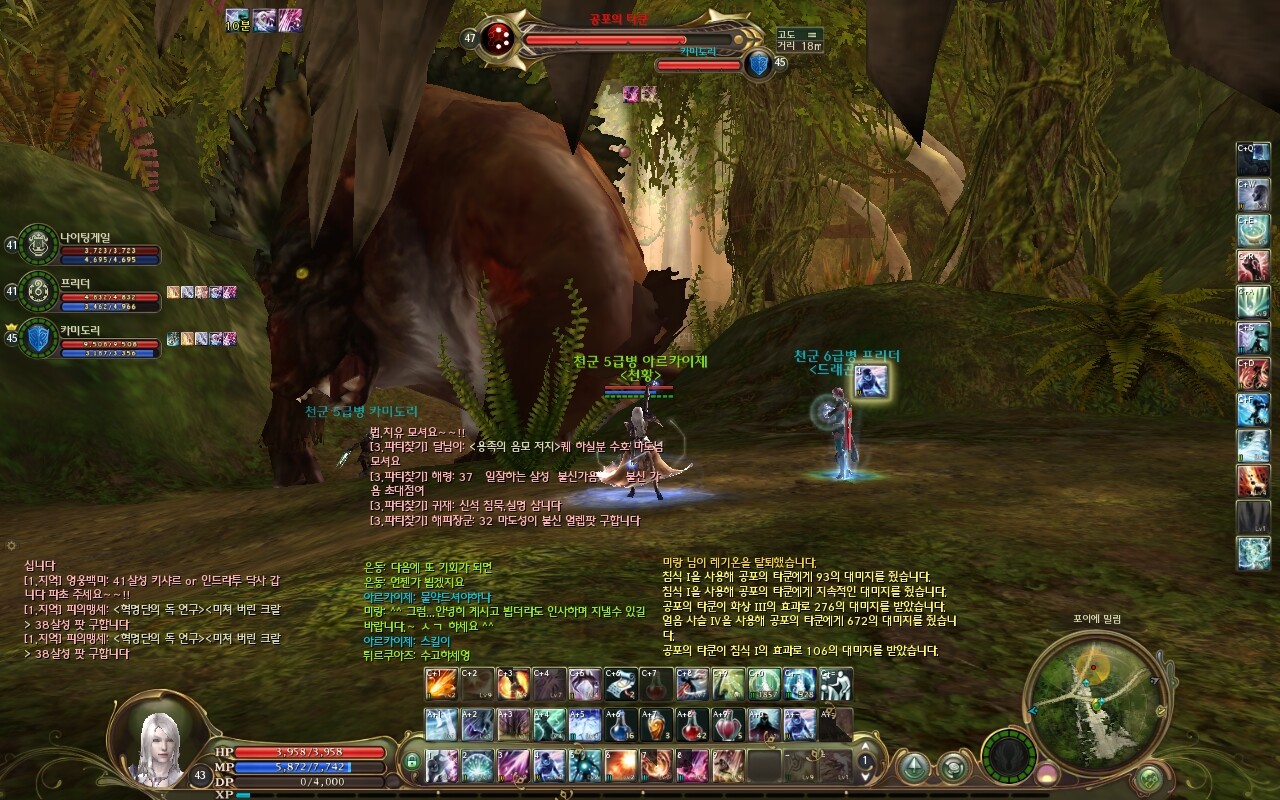
Task: Use the orange swirl potion with 3 left
Action: 656,724
